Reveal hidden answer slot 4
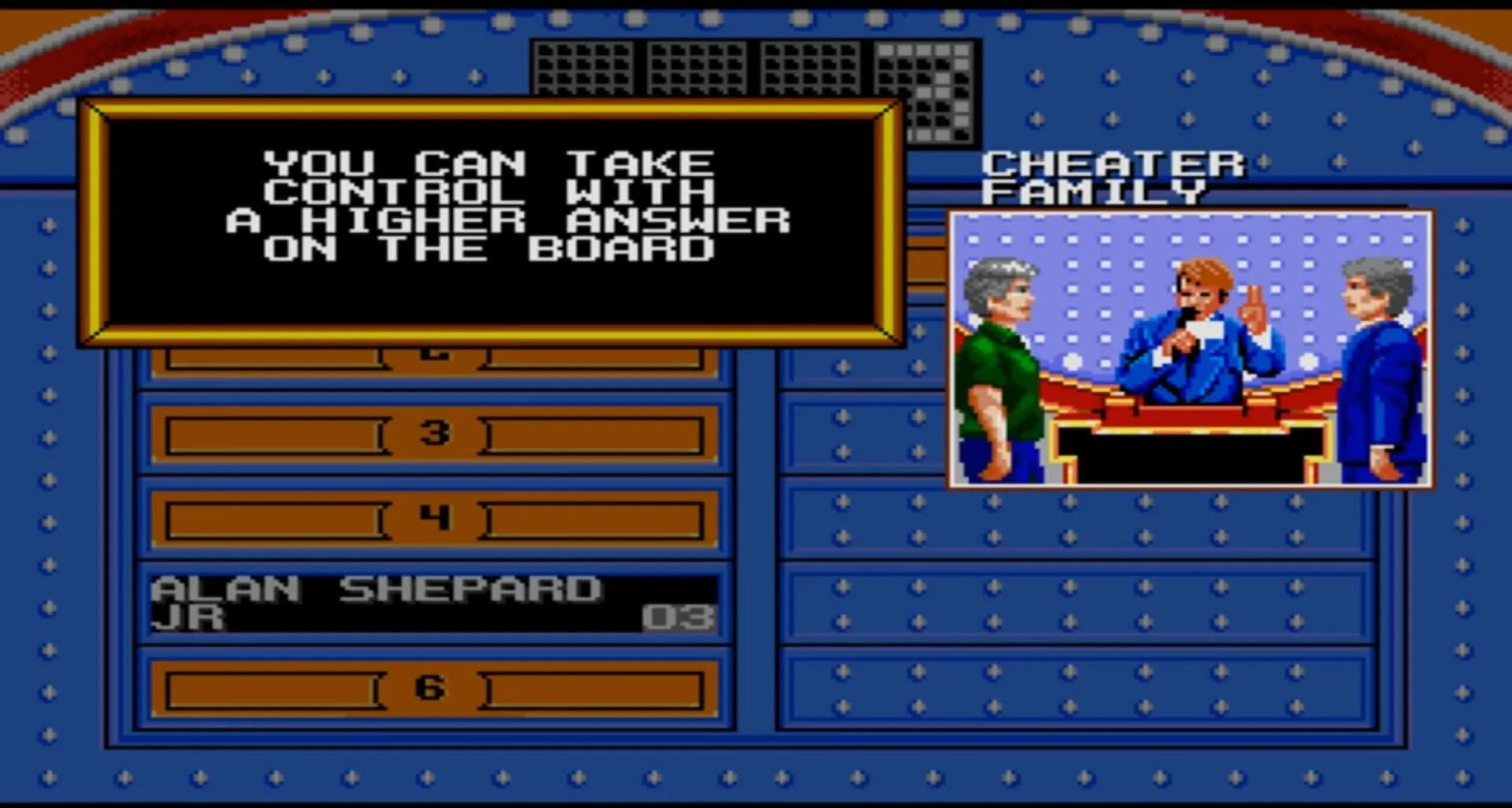 point(432,520)
